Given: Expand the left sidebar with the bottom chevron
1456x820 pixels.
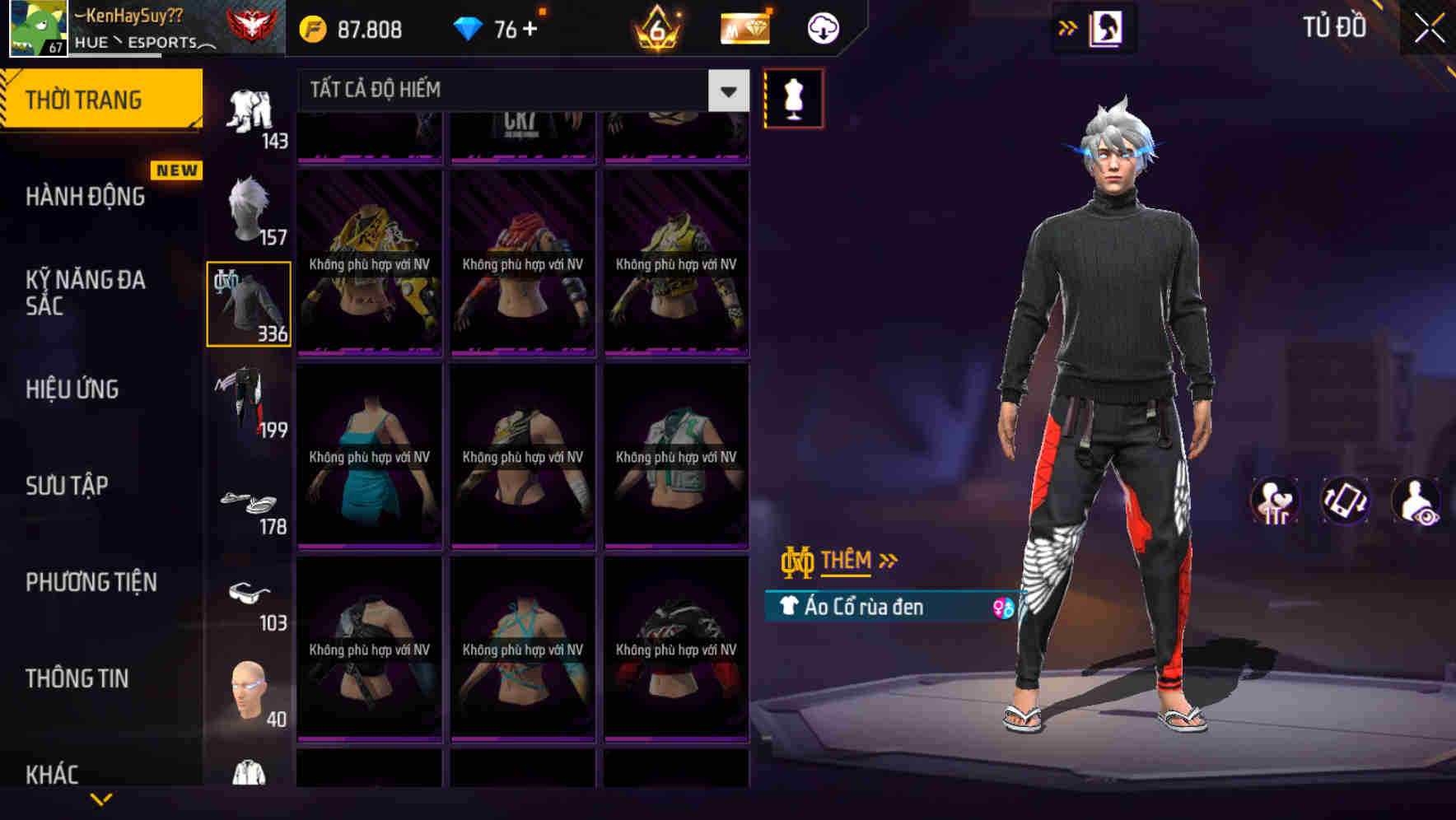Looking at the screenshot, I should pos(103,799).
